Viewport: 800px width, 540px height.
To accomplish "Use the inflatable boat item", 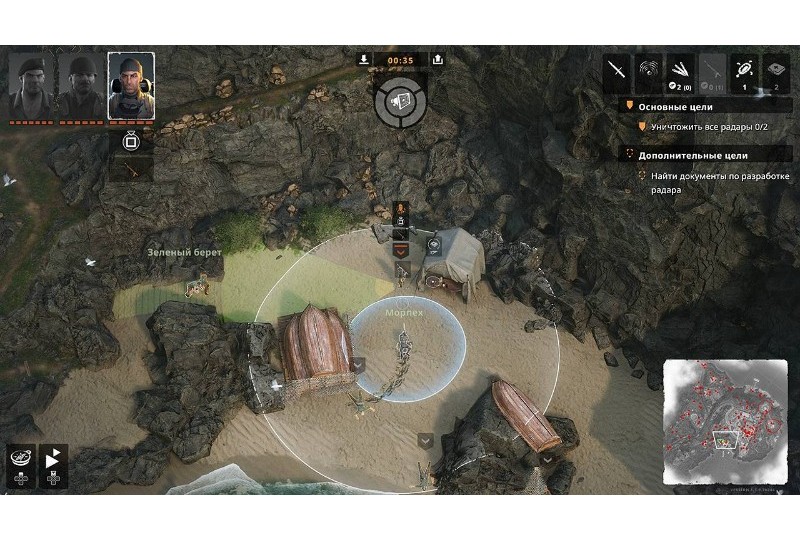I will [745, 70].
